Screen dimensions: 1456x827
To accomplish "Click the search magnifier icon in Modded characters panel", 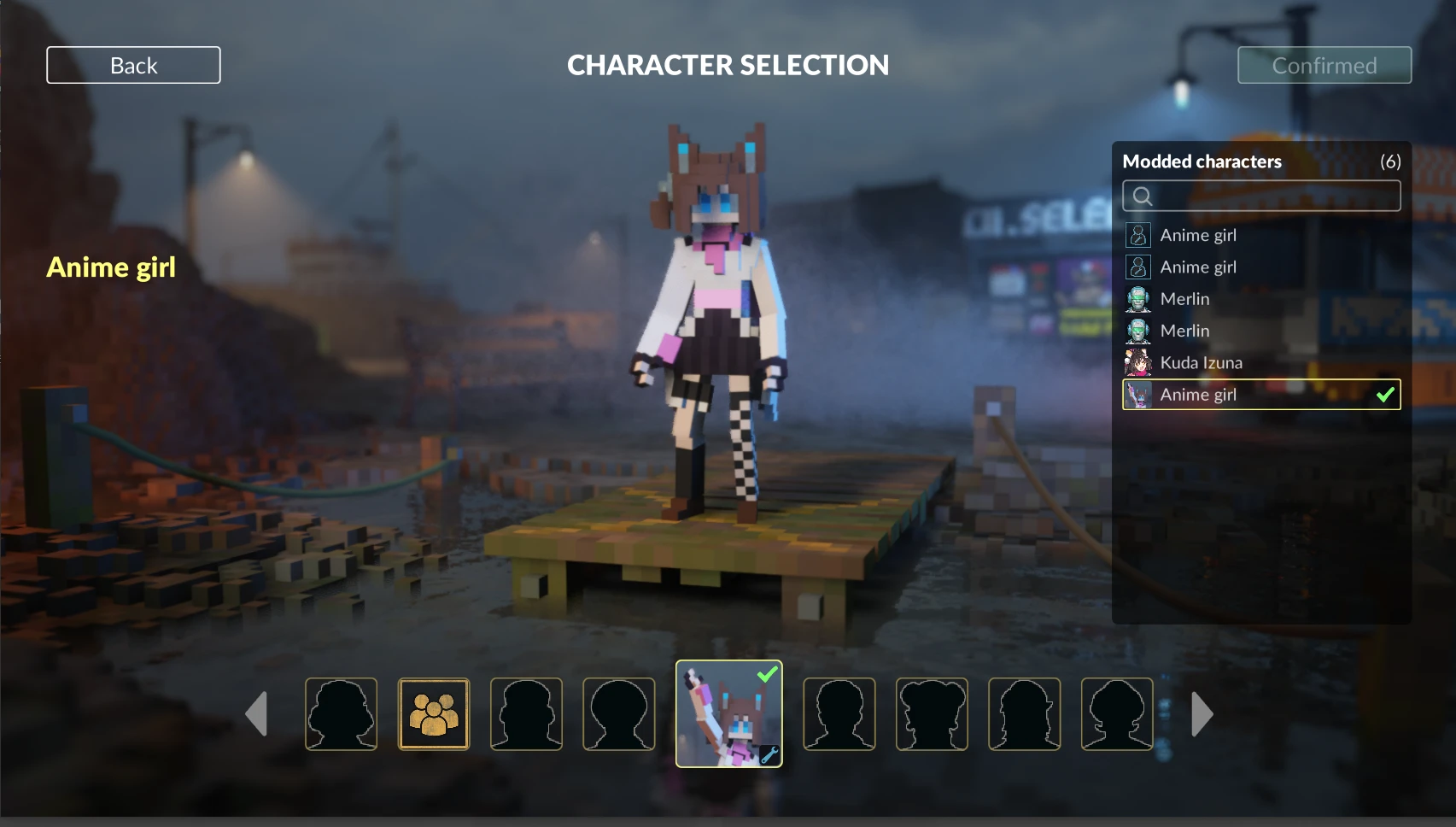I will [1142, 196].
